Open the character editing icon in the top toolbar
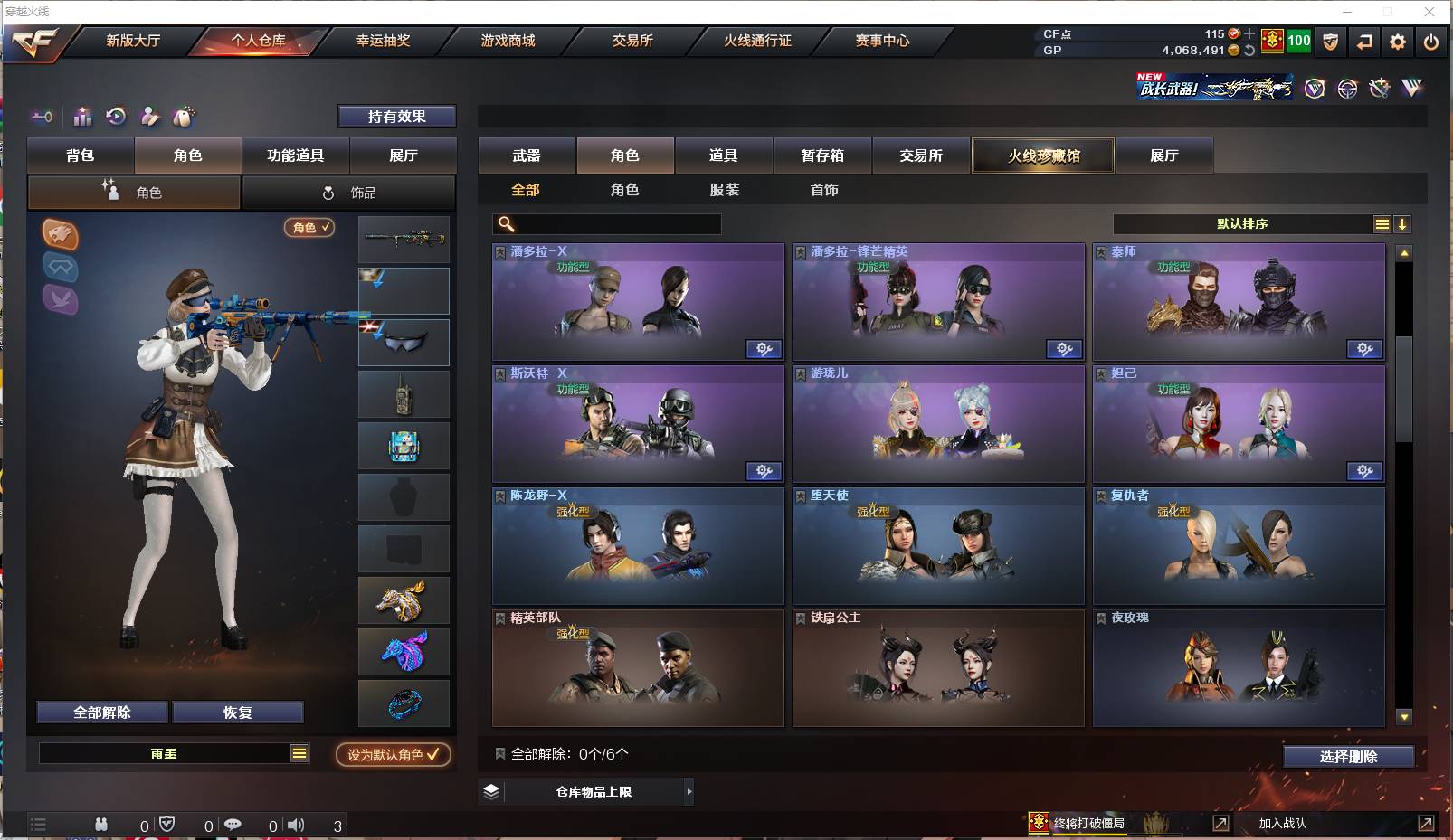Screen dimensions: 1453x840 click(149, 117)
